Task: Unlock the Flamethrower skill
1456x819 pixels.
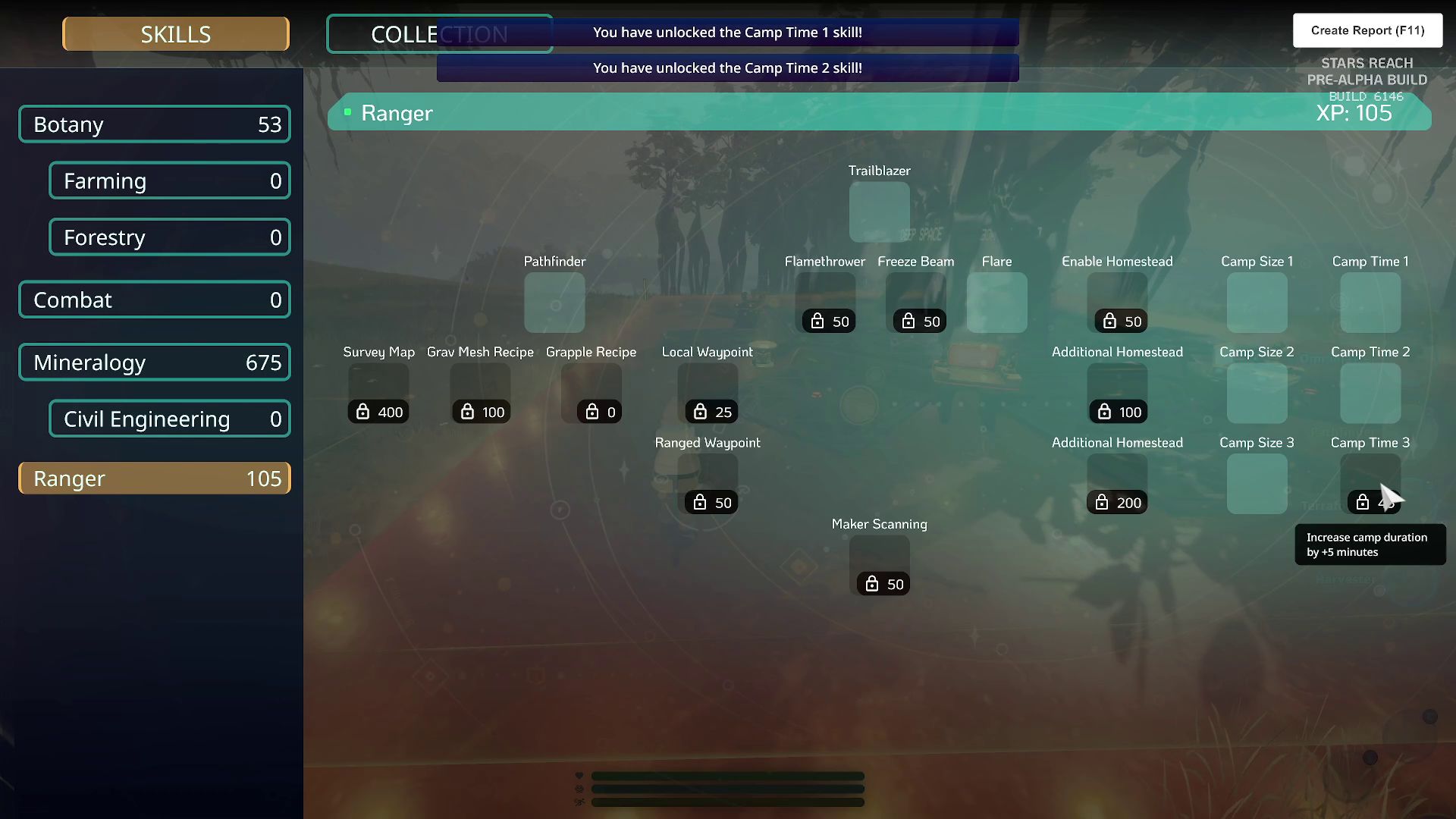Action: click(x=825, y=303)
